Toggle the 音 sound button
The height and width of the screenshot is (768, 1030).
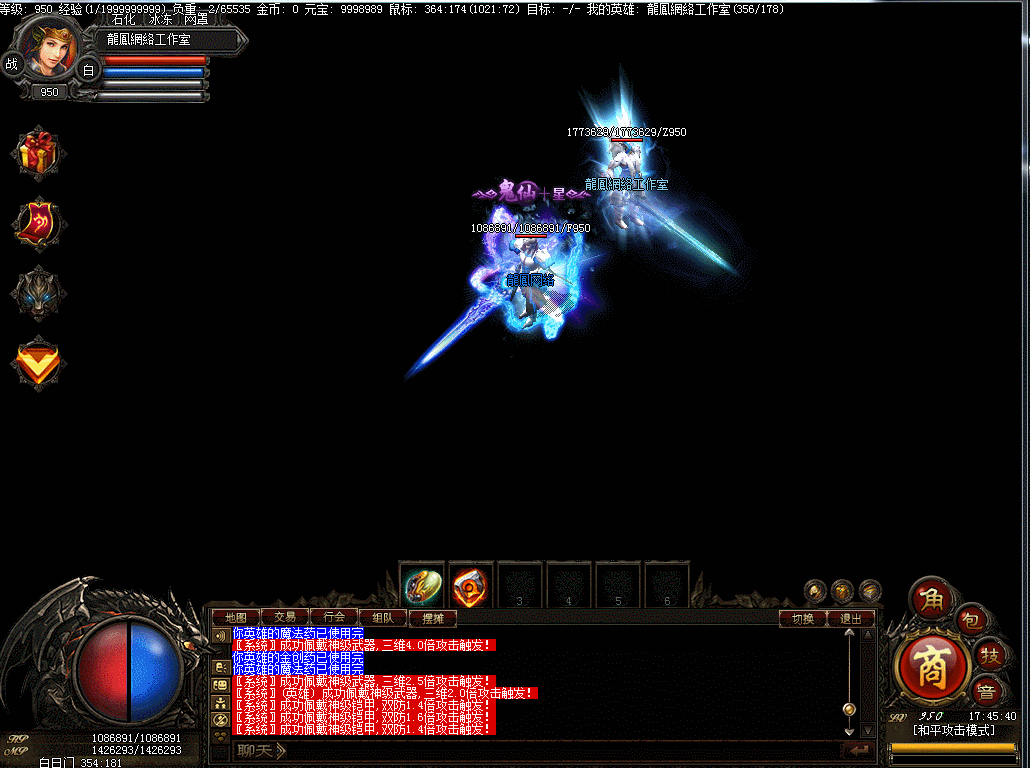(990, 690)
